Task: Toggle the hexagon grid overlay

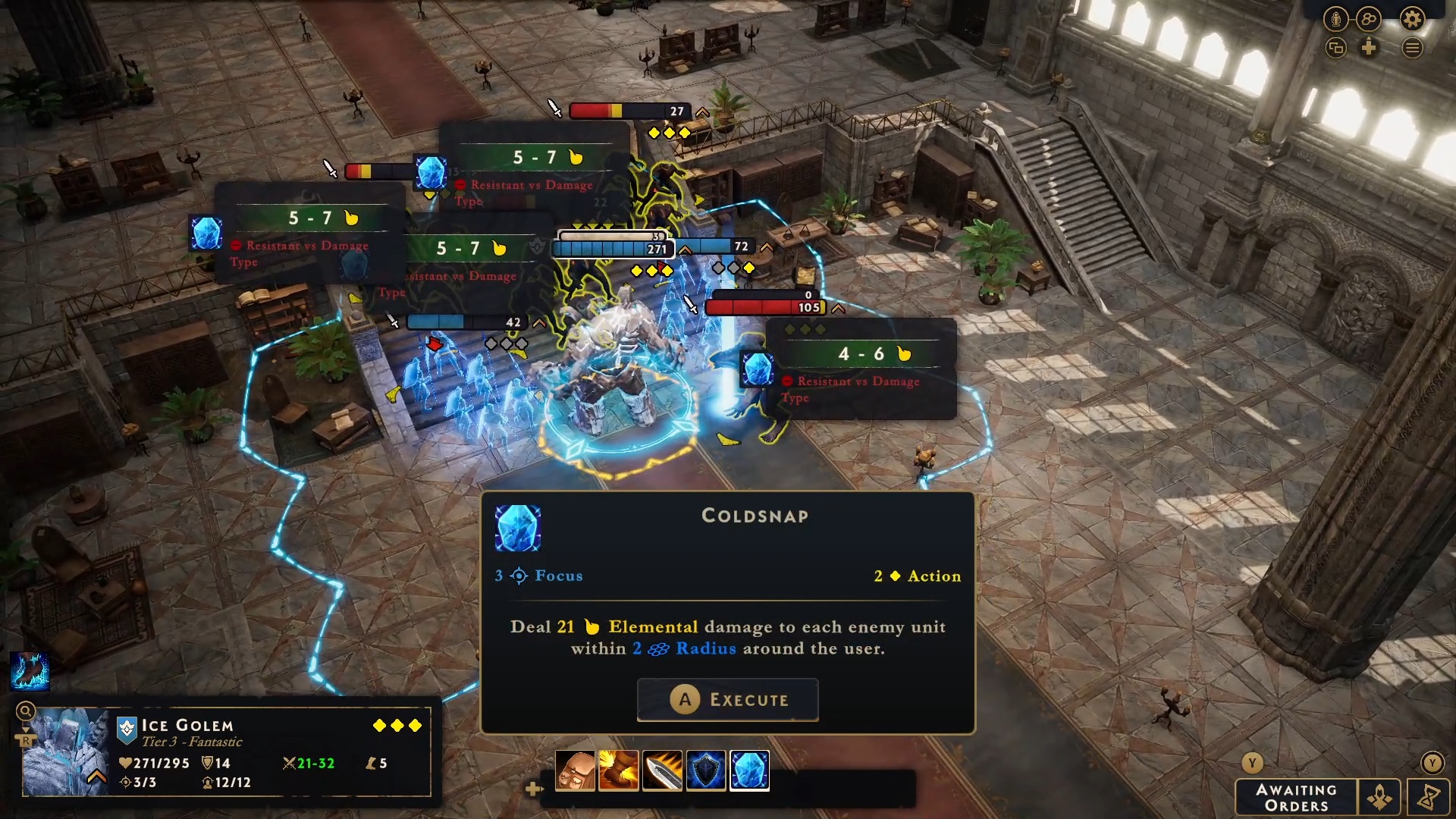Action: [x=1369, y=19]
